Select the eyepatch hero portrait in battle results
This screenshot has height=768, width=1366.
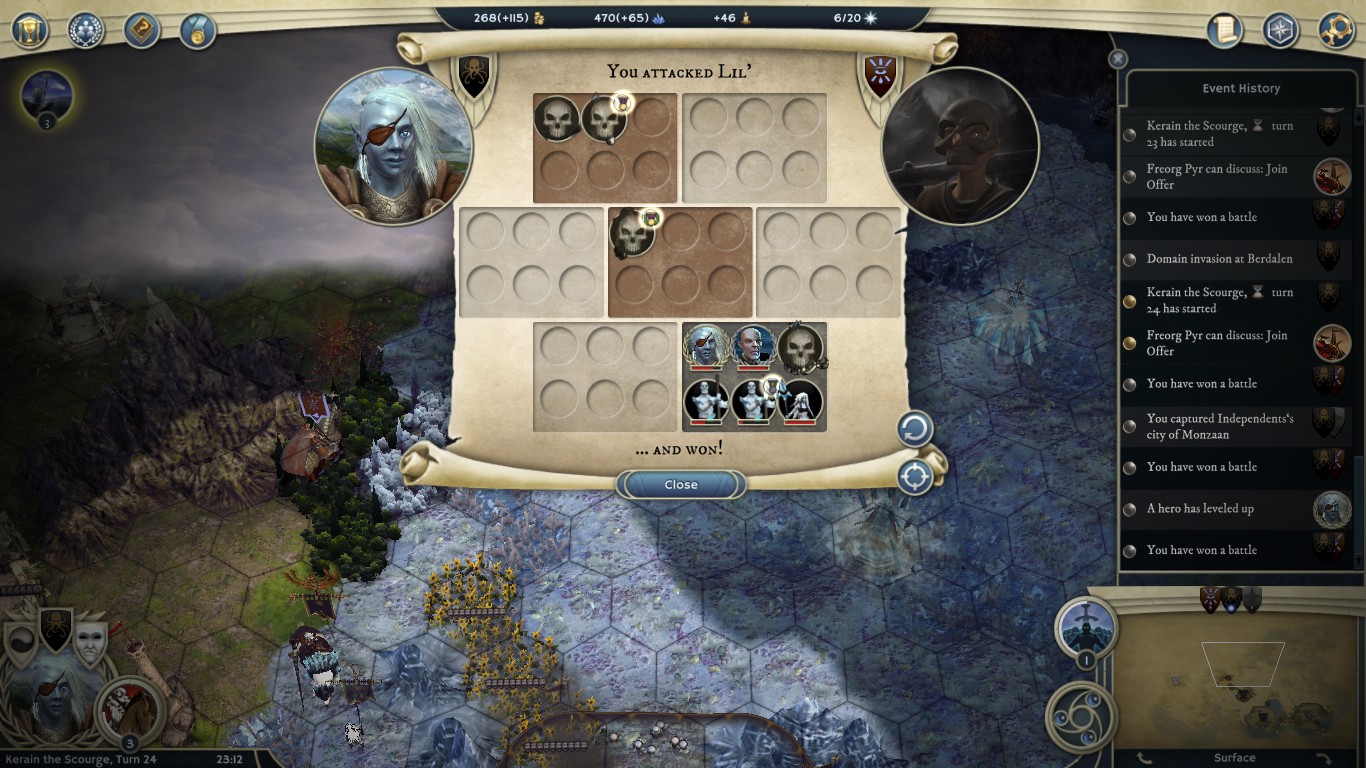coord(705,347)
